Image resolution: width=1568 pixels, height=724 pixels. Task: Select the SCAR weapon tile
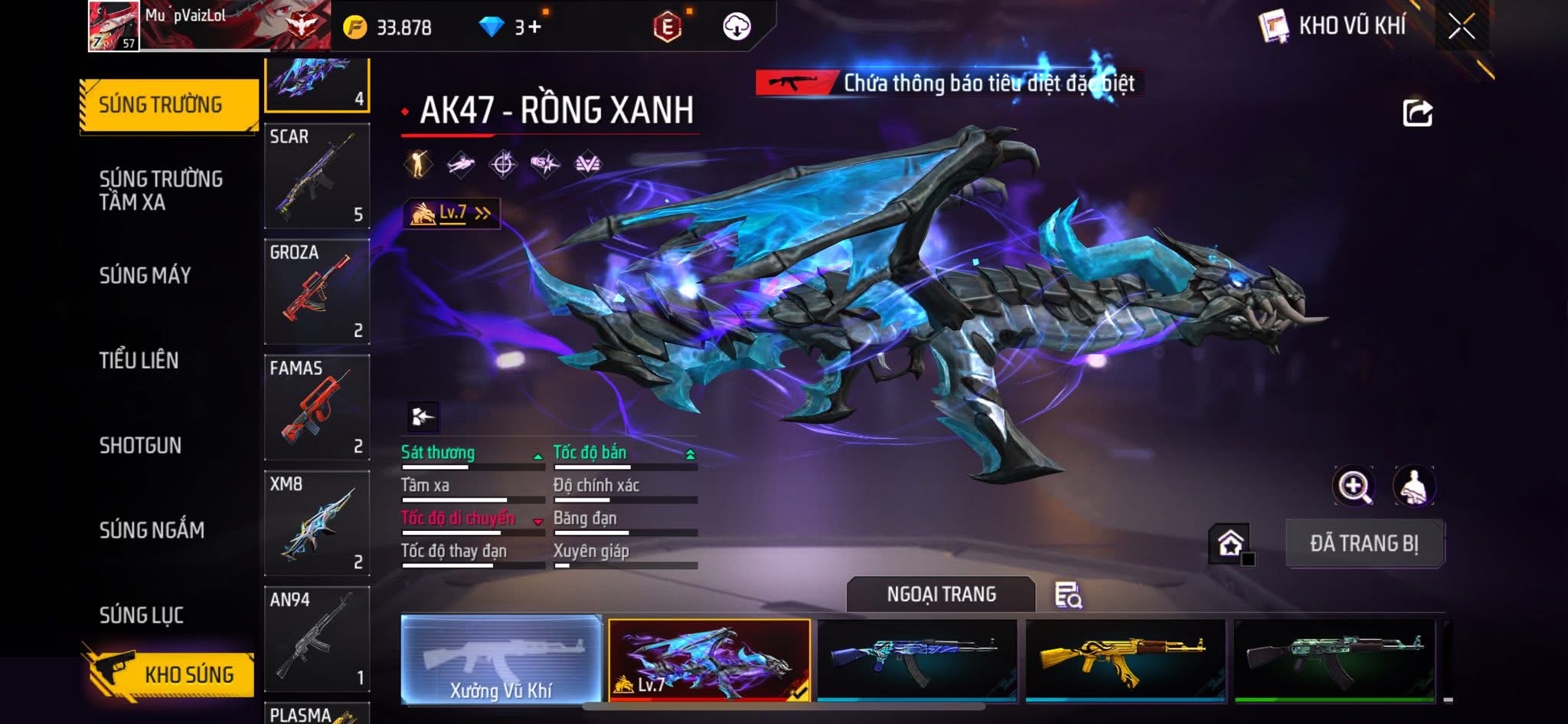click(317, 176)
